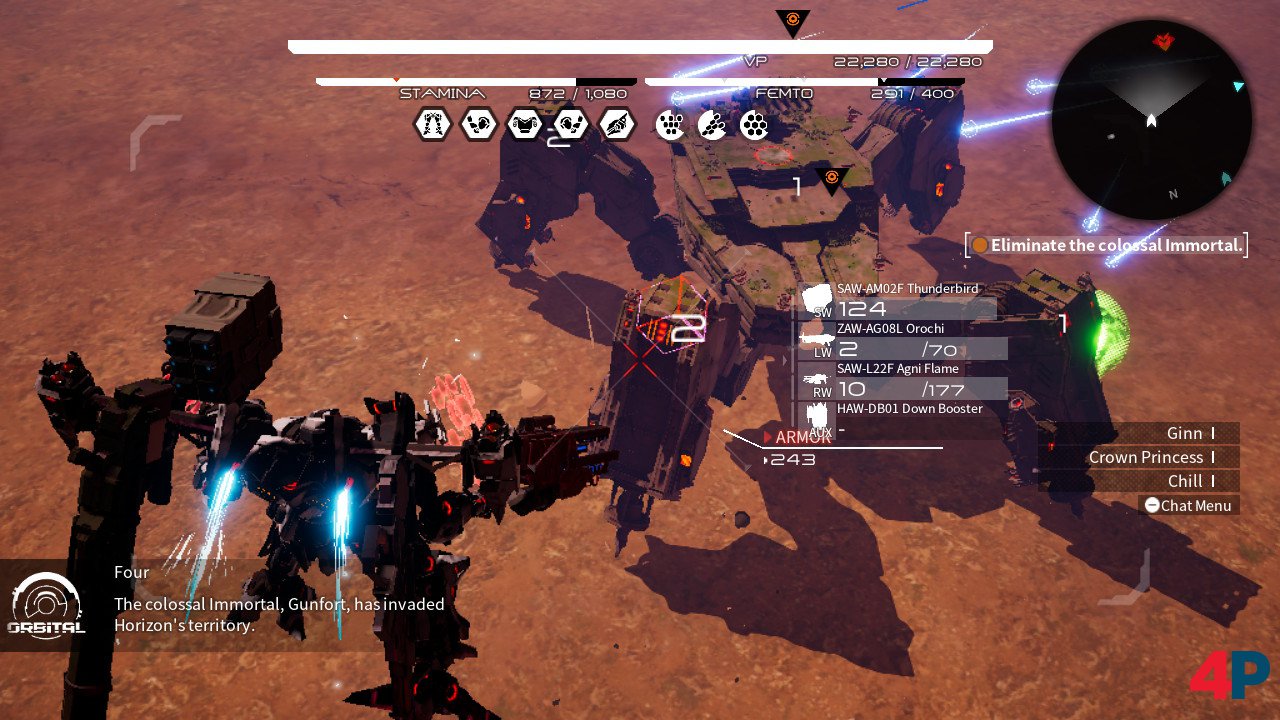The height and width of the screenshot is (720, 1280).
Task: Click the Orbital emblem beside Four's message
Action: click(47, 604)
